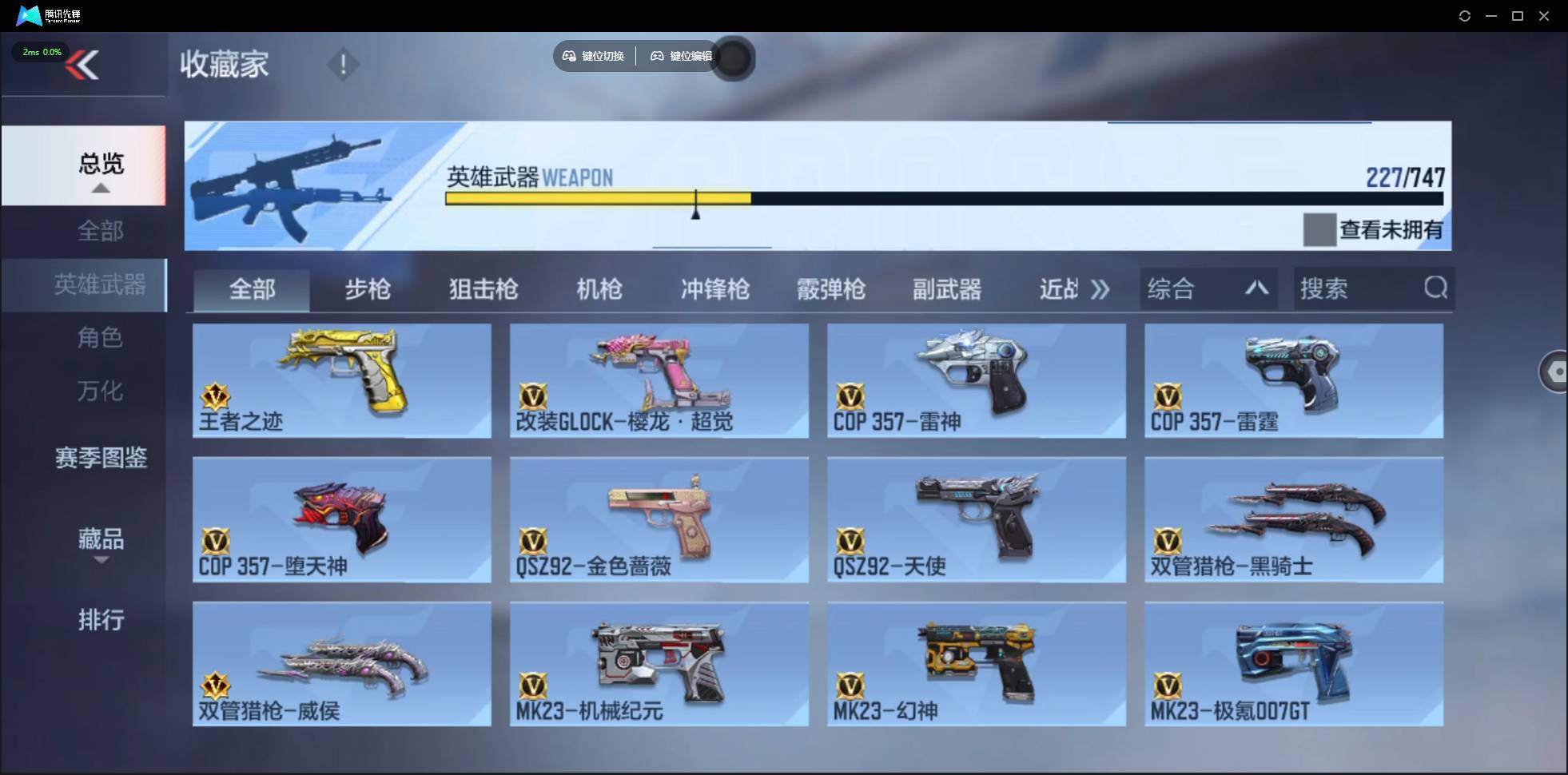The height and width of the screenshot is (775, 1568).
Task: Go to 赛季图鉴 in the sidebar
Action: pos(100,458)
